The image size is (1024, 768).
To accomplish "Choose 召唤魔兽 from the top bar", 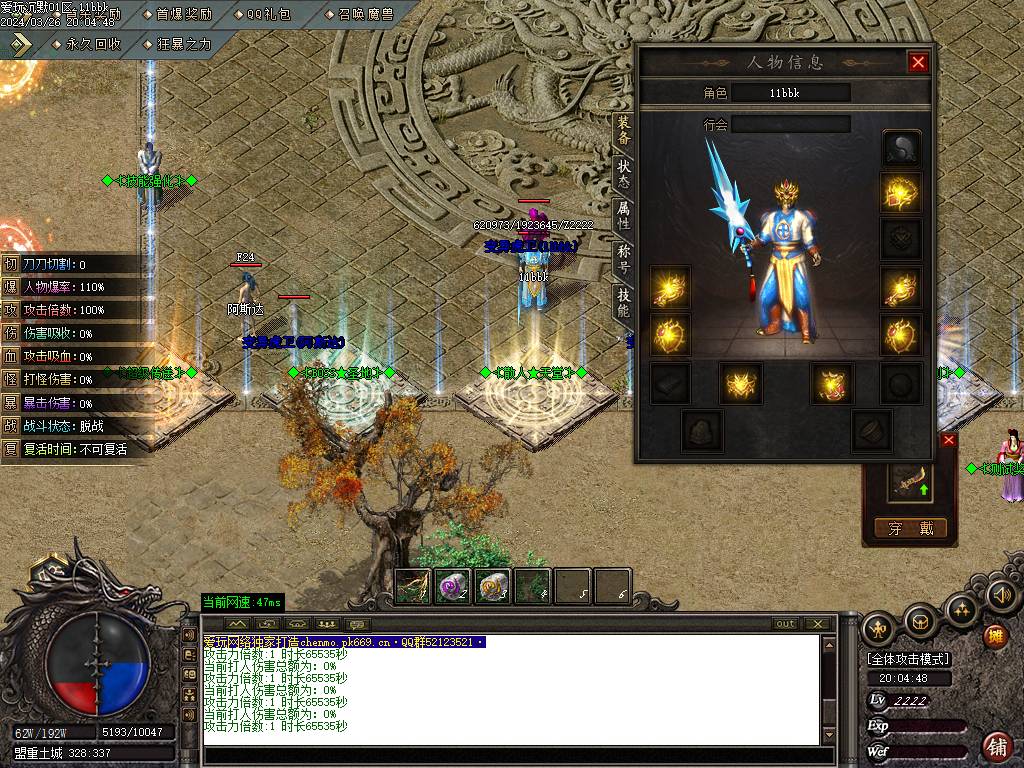I will coord(358,14).
